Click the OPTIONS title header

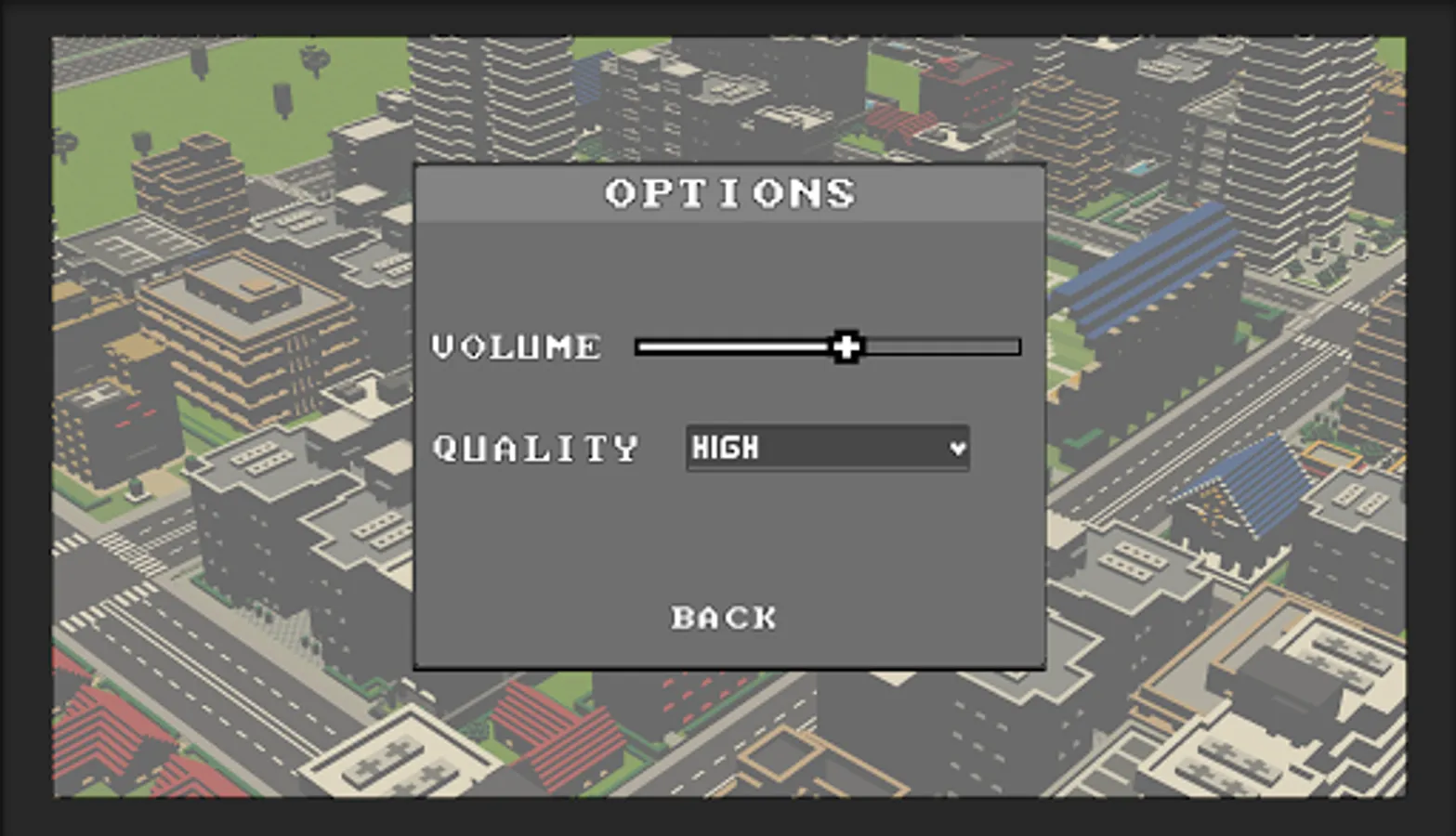(x=728, y=193)
